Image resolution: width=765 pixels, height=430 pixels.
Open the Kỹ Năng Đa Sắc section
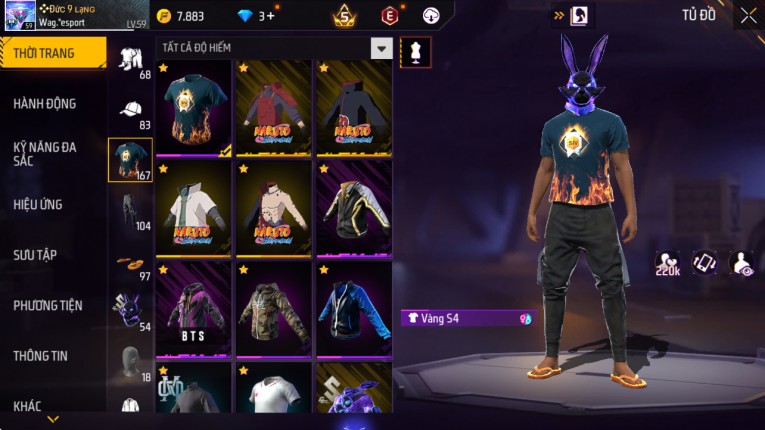click(x=45, y=153)
